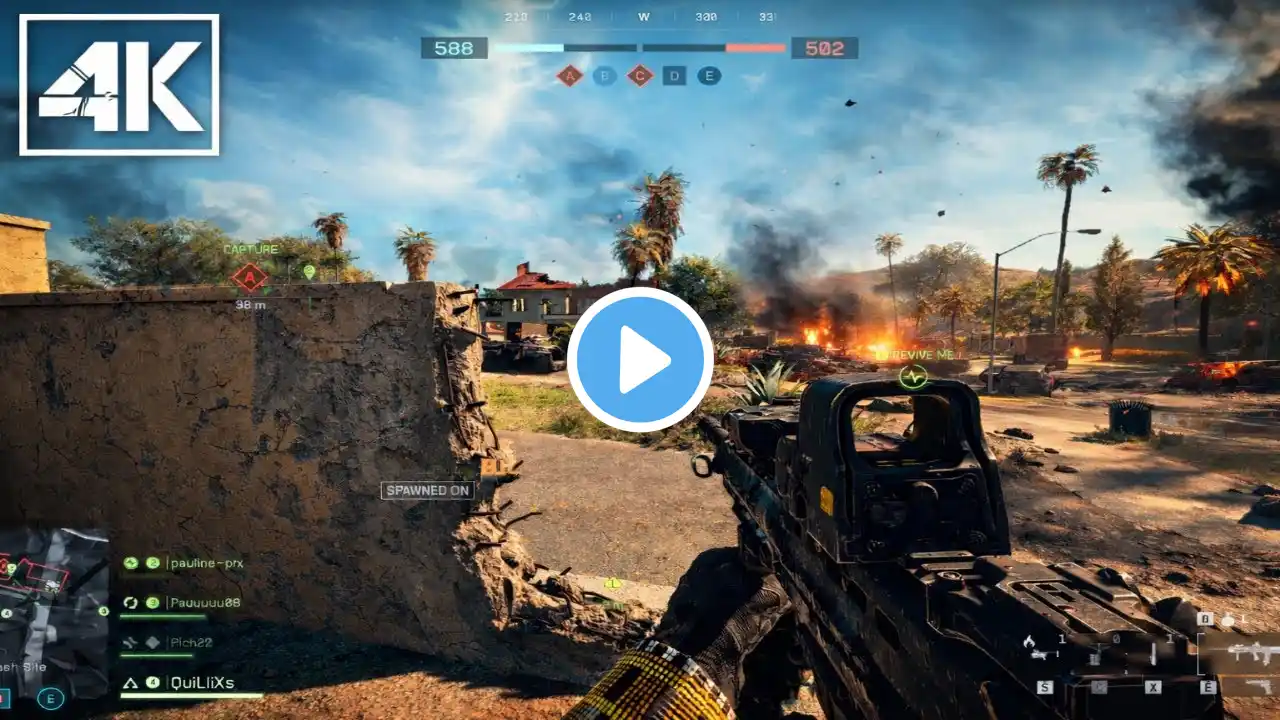Select objective B in the top flag row
Viewport: 1280px width, 720px height.
click(604, 76)
